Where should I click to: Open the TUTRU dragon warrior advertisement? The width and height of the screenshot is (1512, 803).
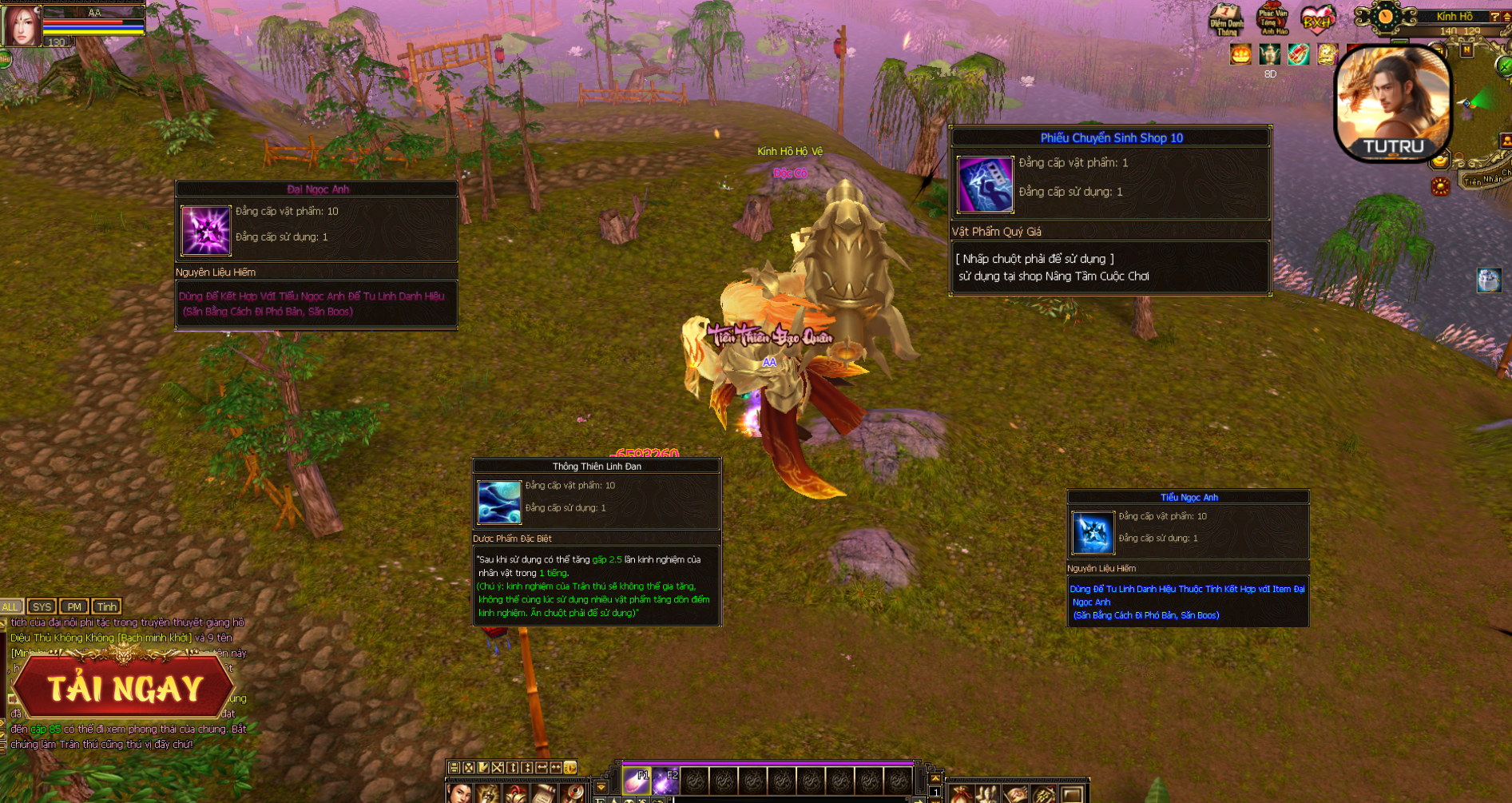1394,103
